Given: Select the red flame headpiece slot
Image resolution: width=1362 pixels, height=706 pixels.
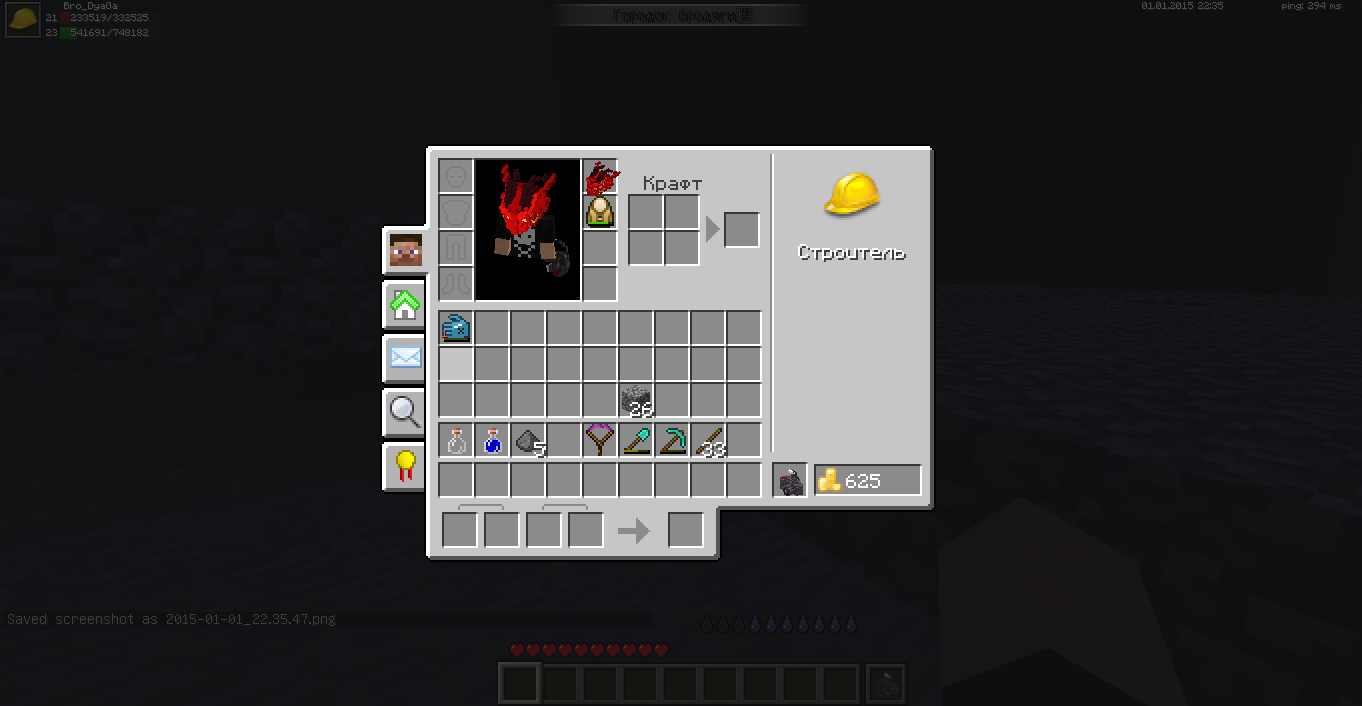Looking at the screenshot, I should [x=600, y=177].
